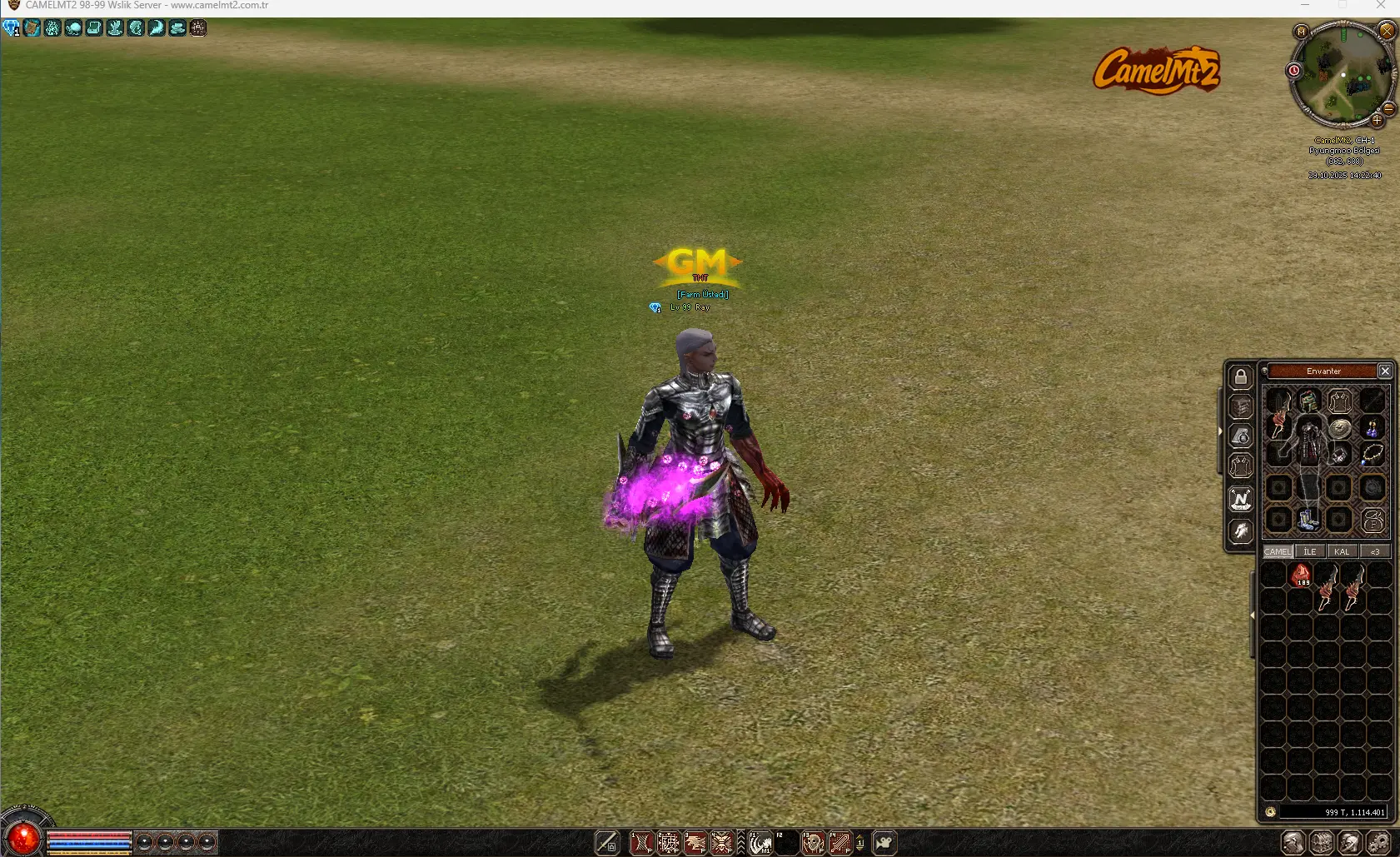Select the red stone stack of 189
The image size is (1400, 857).
(x=1301, y=575)
